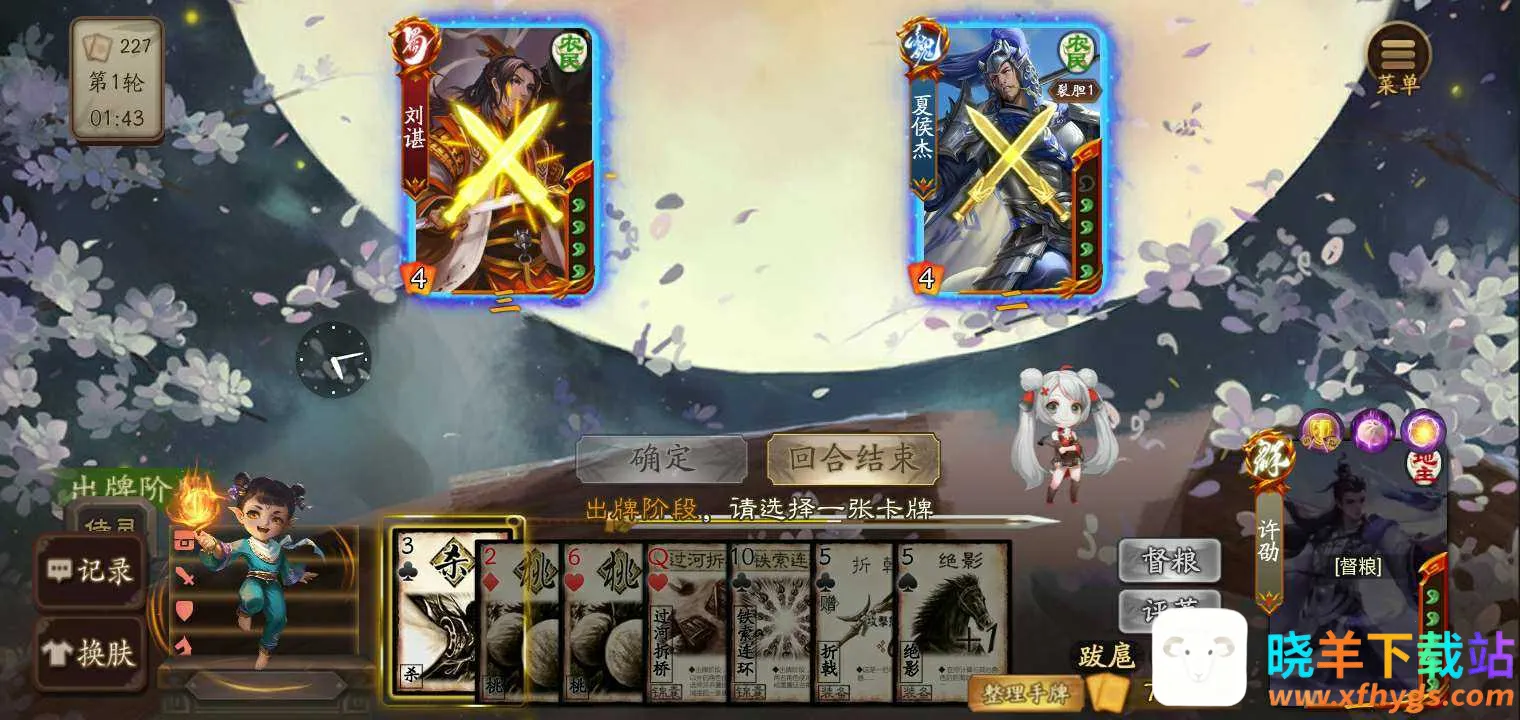Select the 5 of clubs 折戟 card

click(855, 620)
